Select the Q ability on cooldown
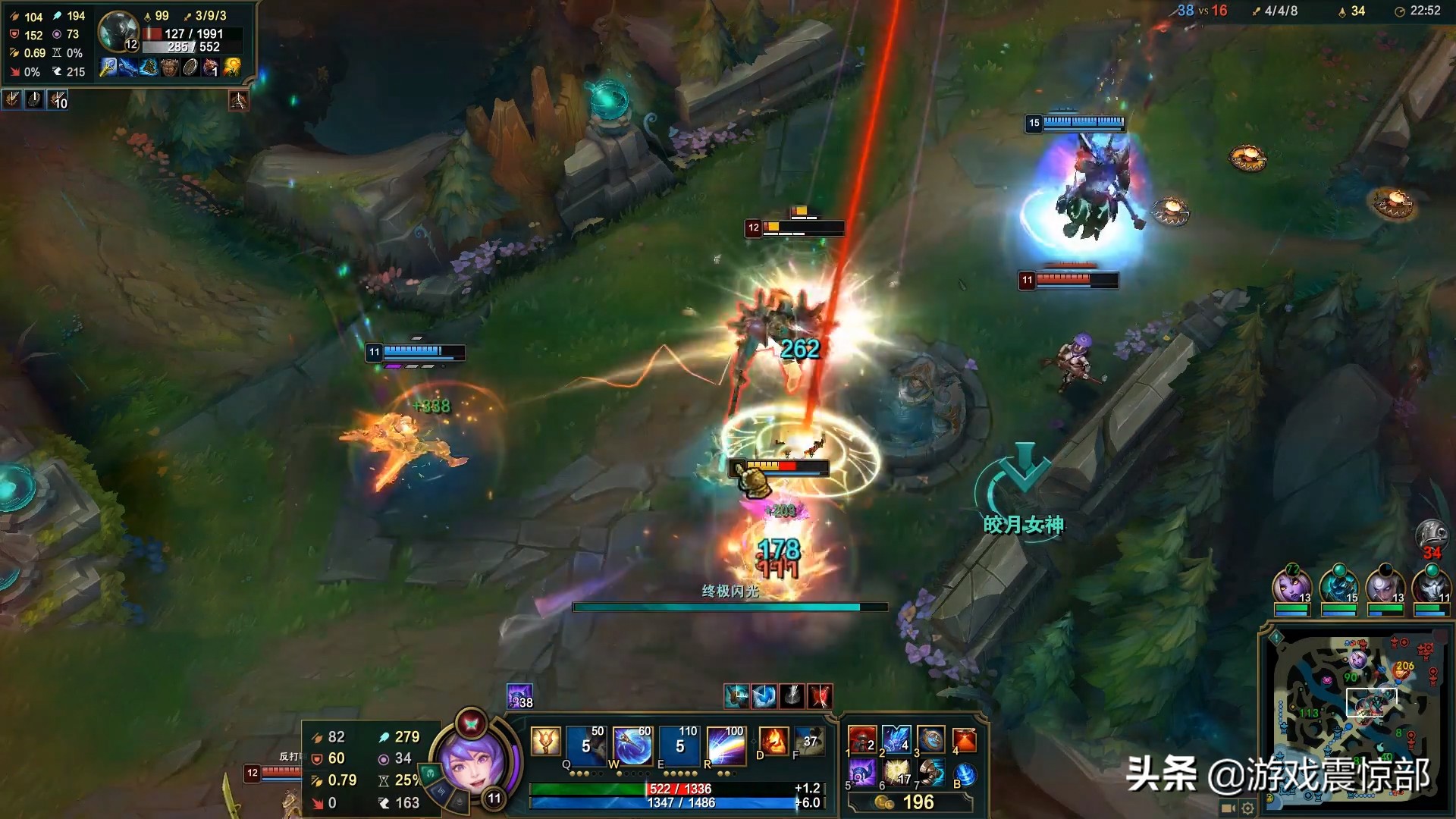 click(x=586, y=745)
